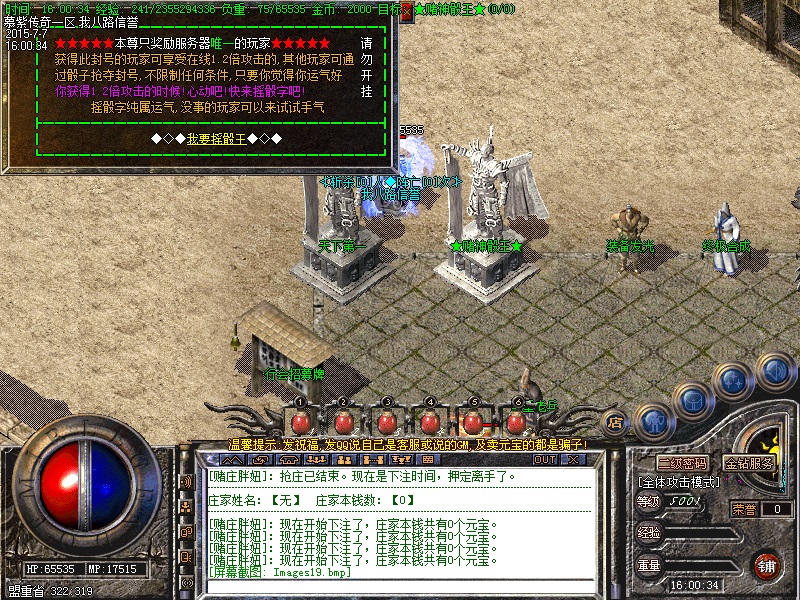Open the 二级密码 secondary password panel
Screen dimensions: 800x600
(682, 464)
